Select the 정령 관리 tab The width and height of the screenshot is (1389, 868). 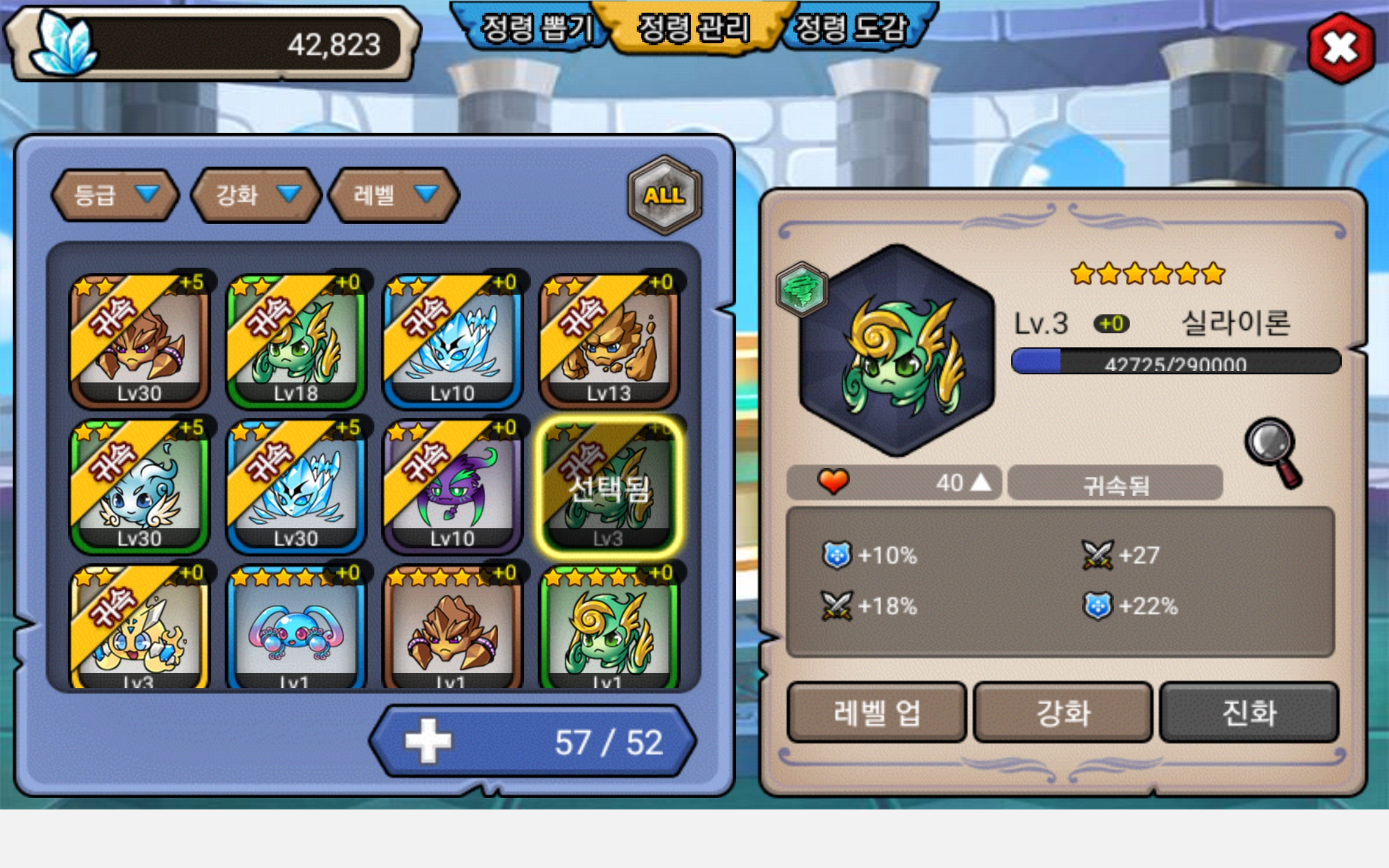693,29
